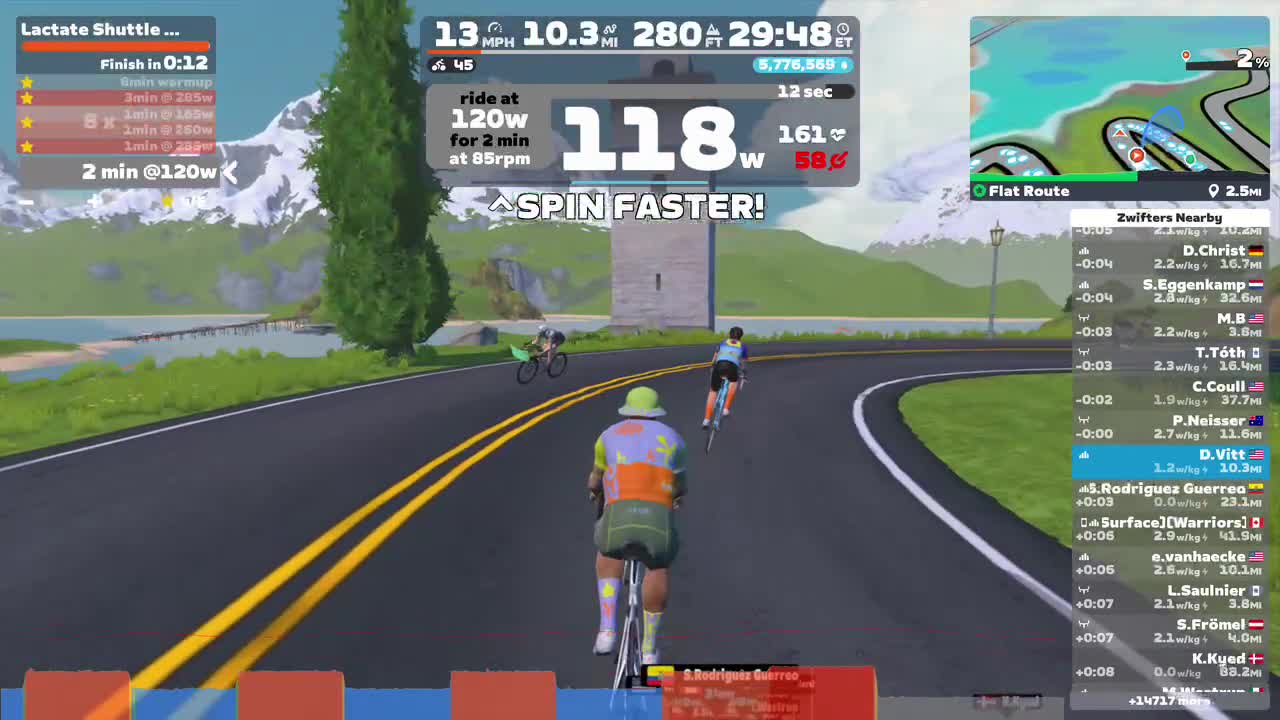Click the mountain elevation icon next to 280 FT
Screen dimensions: 1280x720
(x=712, y=29)
